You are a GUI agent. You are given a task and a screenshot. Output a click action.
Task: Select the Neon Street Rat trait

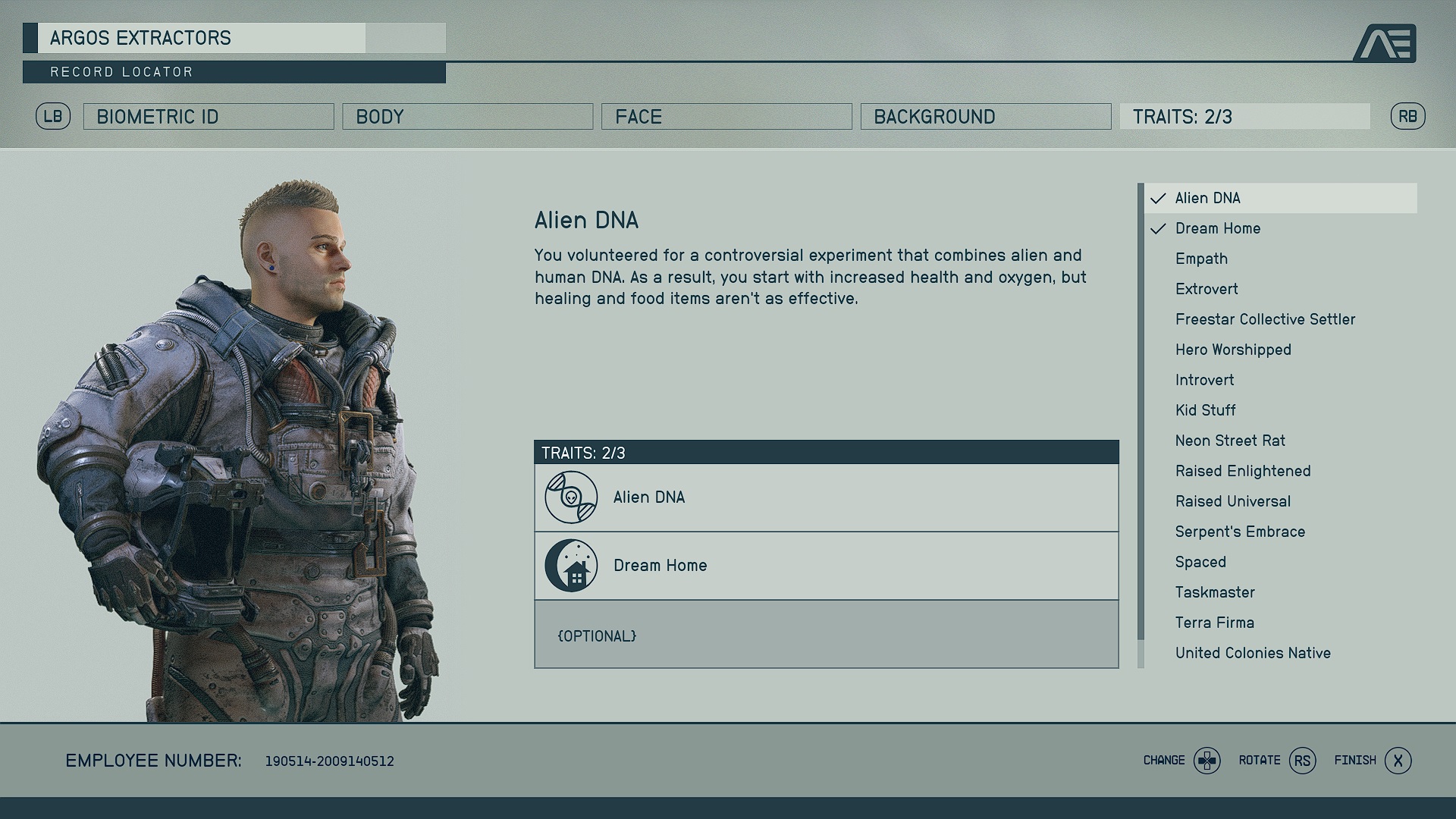click(1230, 441)
